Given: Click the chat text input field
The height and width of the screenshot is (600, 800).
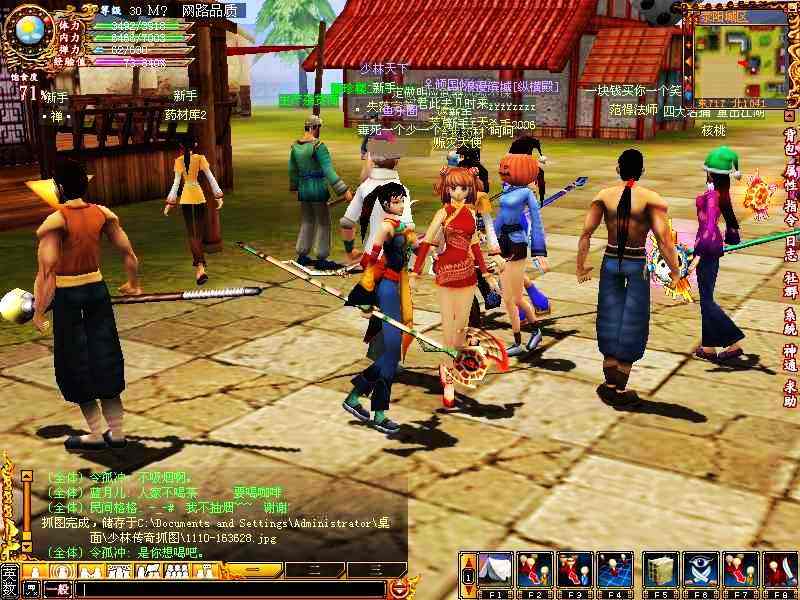Looking at the screenshot, I should click(230, 590).
